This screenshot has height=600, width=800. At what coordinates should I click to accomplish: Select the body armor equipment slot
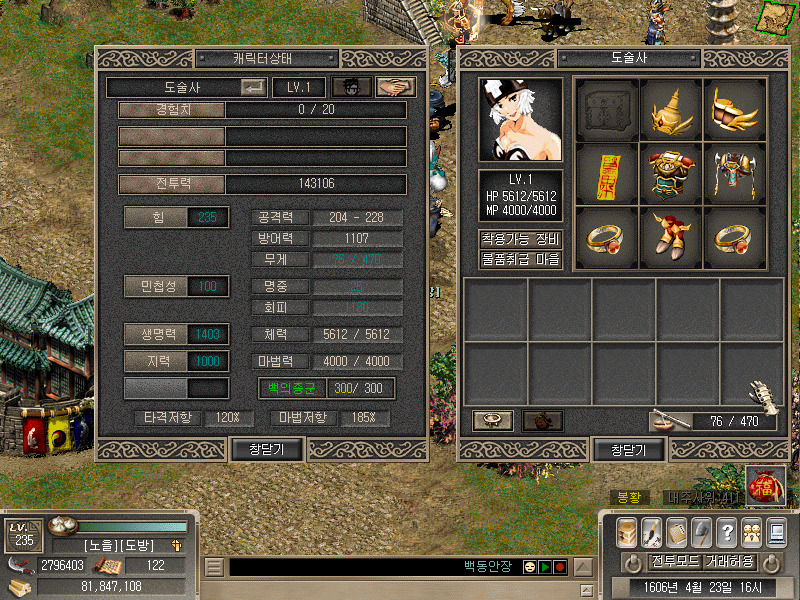tap(671, 172)
